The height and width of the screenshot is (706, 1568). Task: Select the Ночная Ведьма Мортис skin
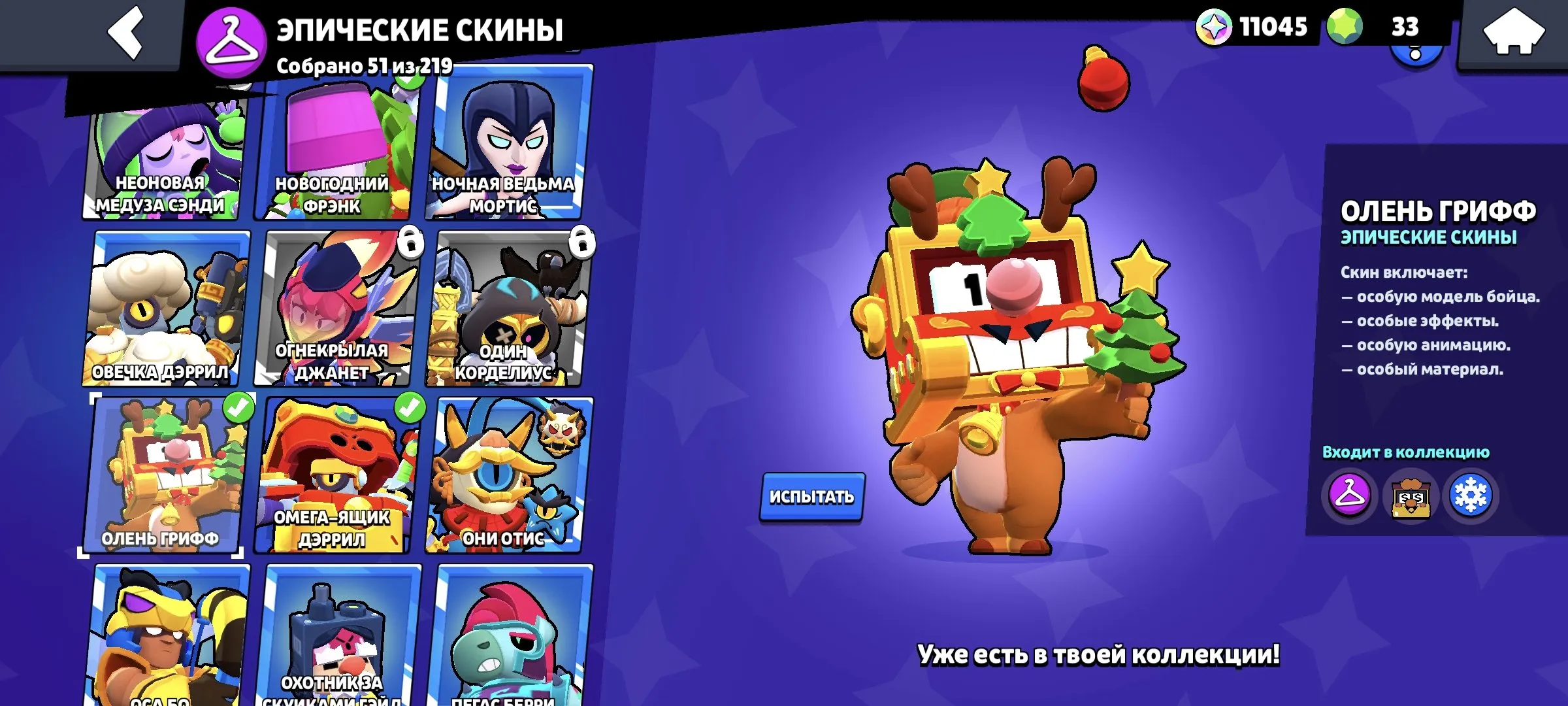point(506,150)
